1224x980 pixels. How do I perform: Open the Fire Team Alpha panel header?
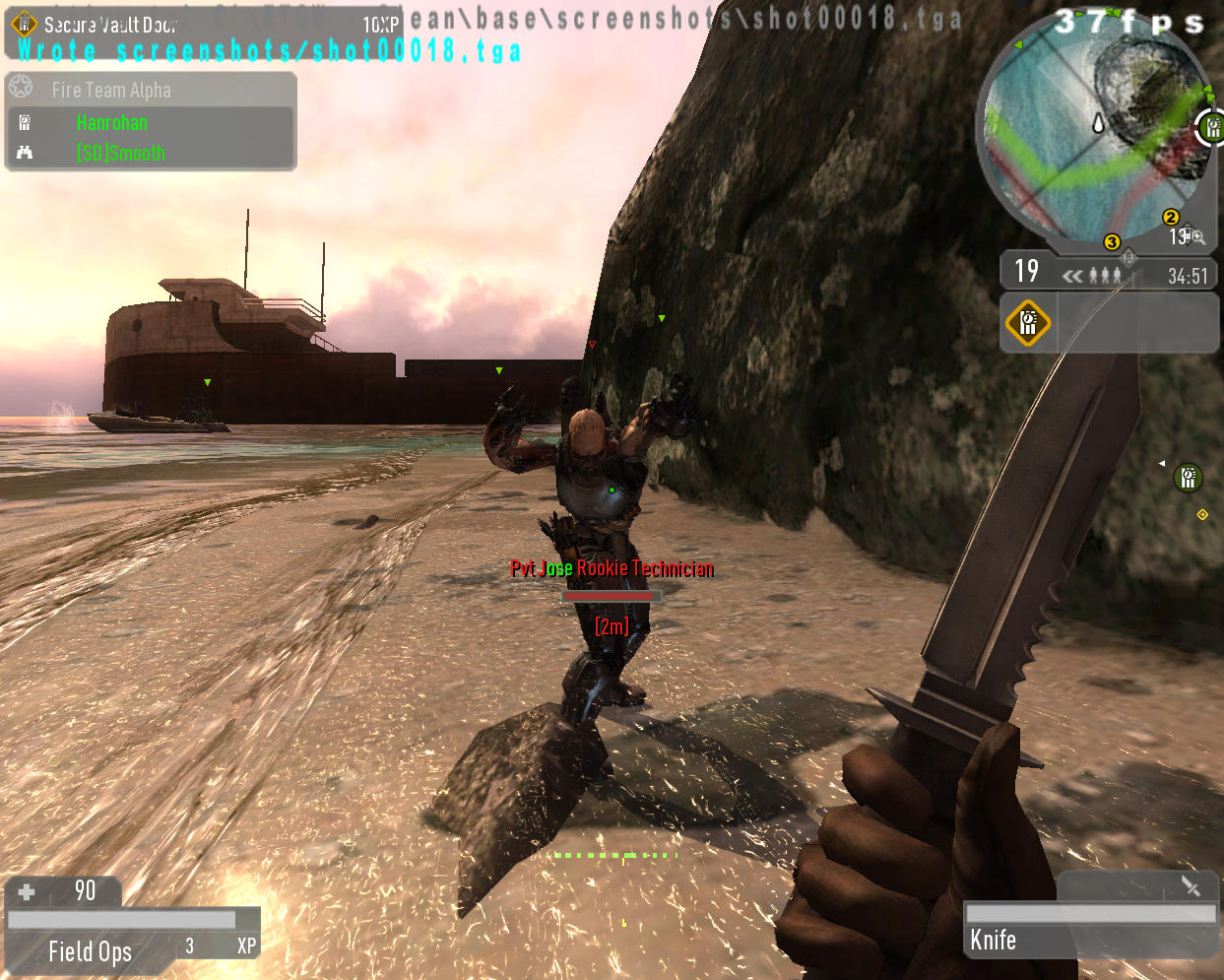point(111,90)
